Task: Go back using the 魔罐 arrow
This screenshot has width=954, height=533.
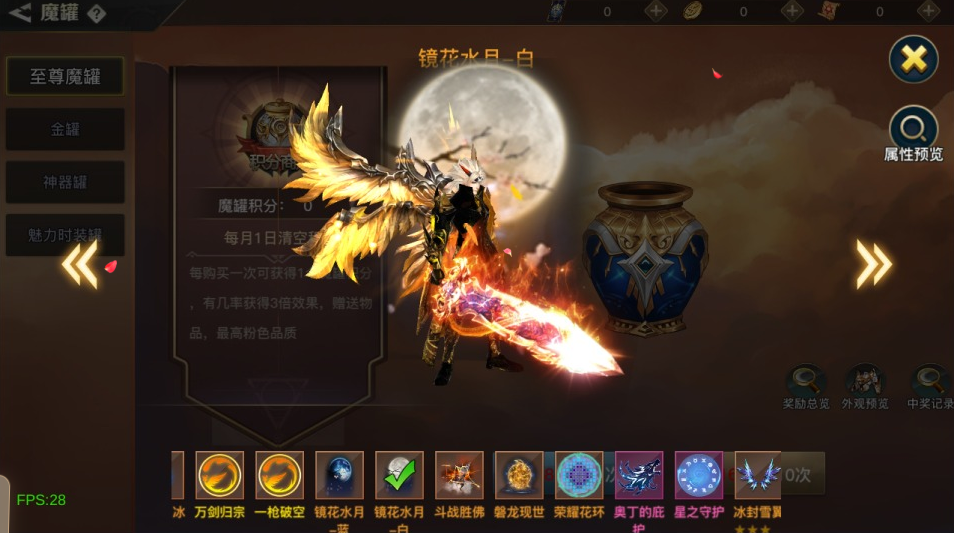Action: [20, 13]
